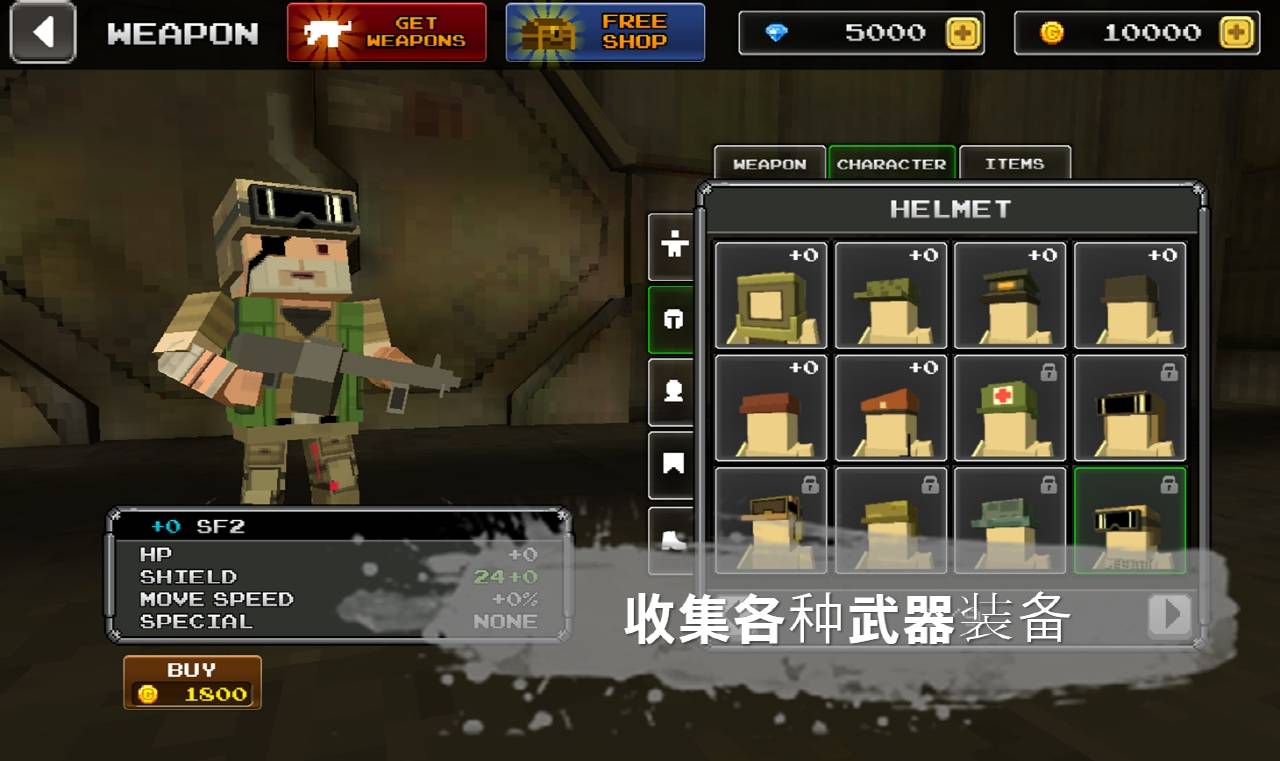Open GET WEAPONS from the top bar
The width and height of the screenshot is (1280, 761).
tap(387, 31)
